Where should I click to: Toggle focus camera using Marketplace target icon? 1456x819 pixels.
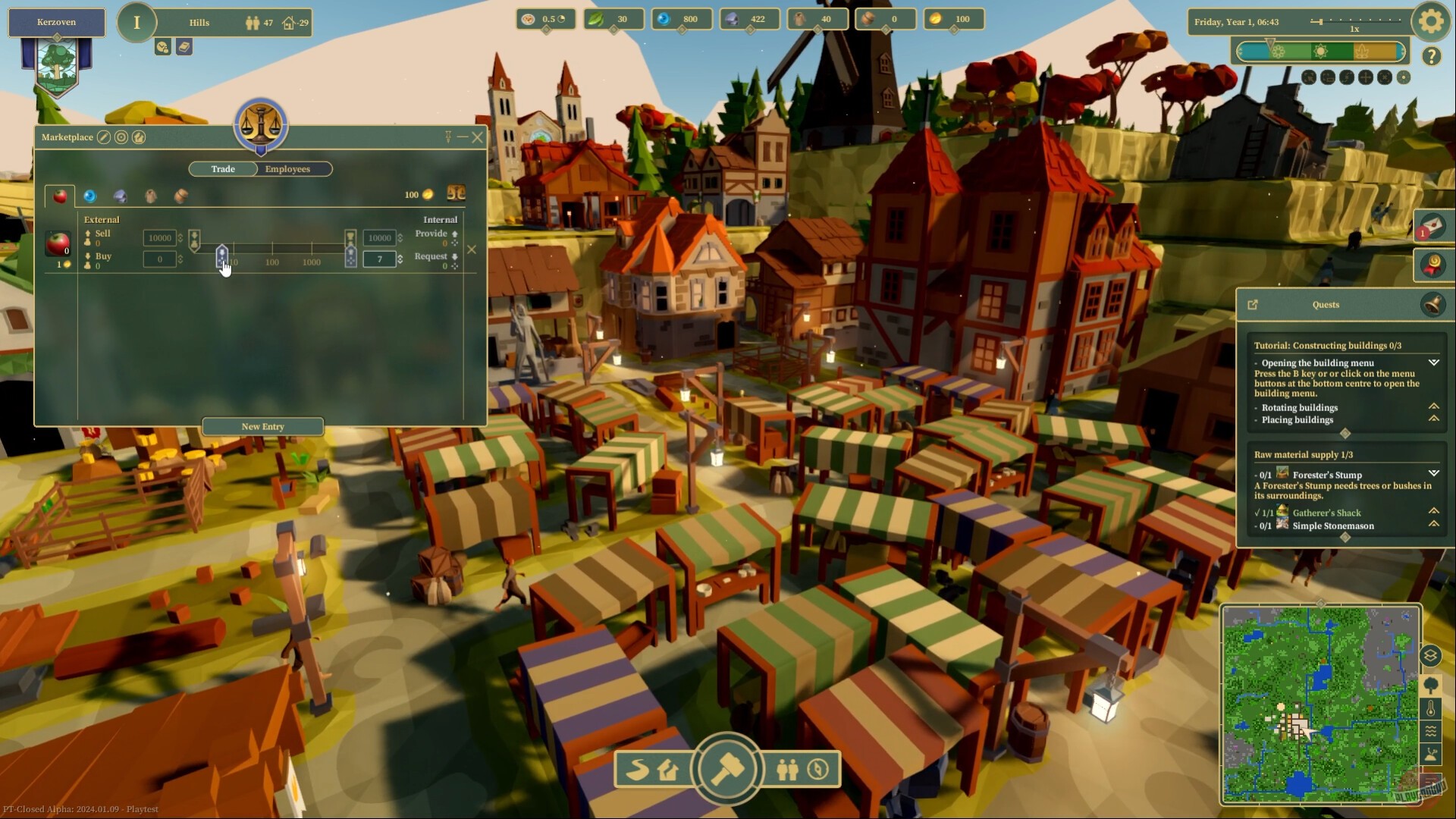pos(121,137)
